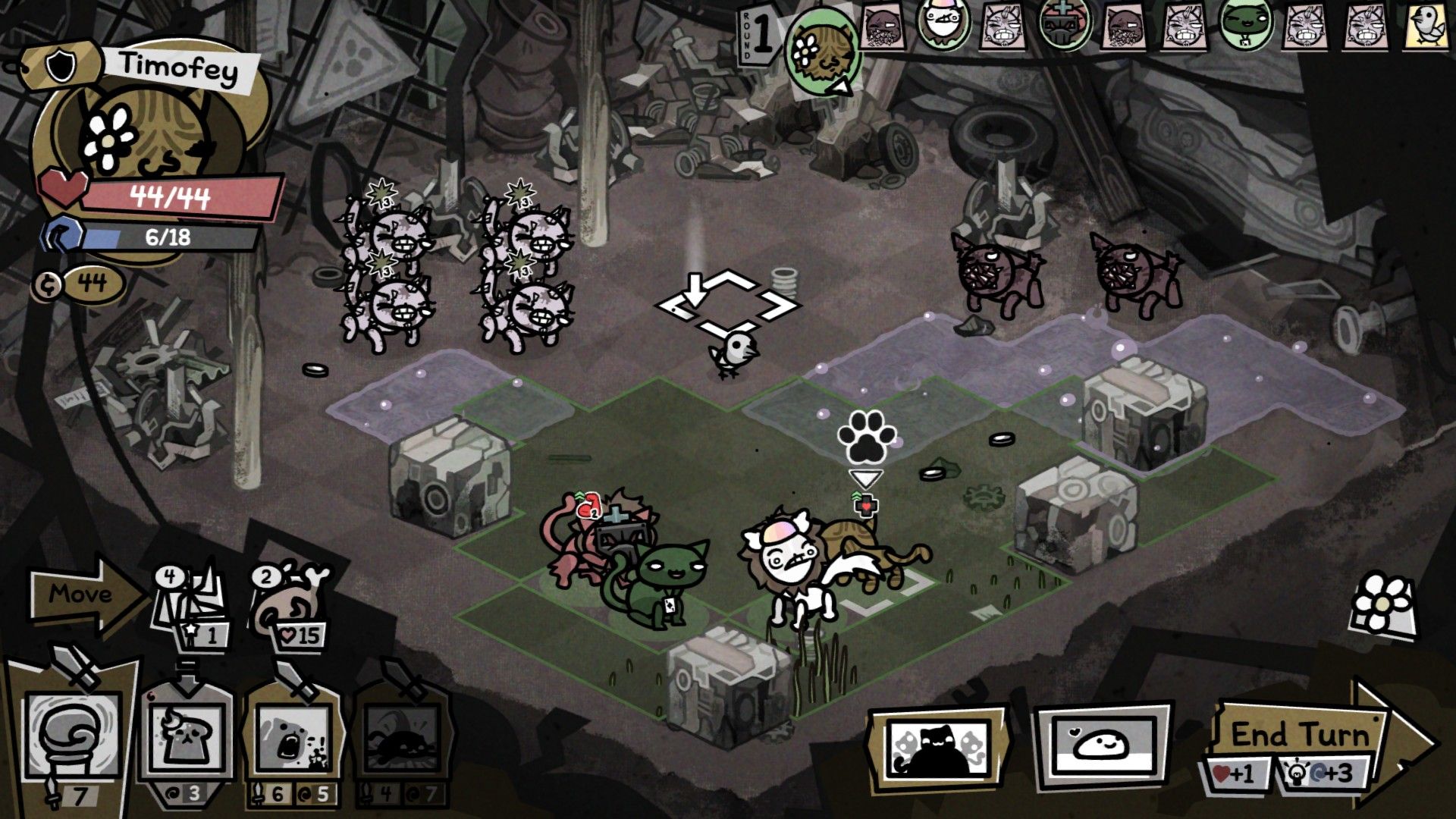
Task: Click the smiling blob with heart button
Action: (1103, 744)
